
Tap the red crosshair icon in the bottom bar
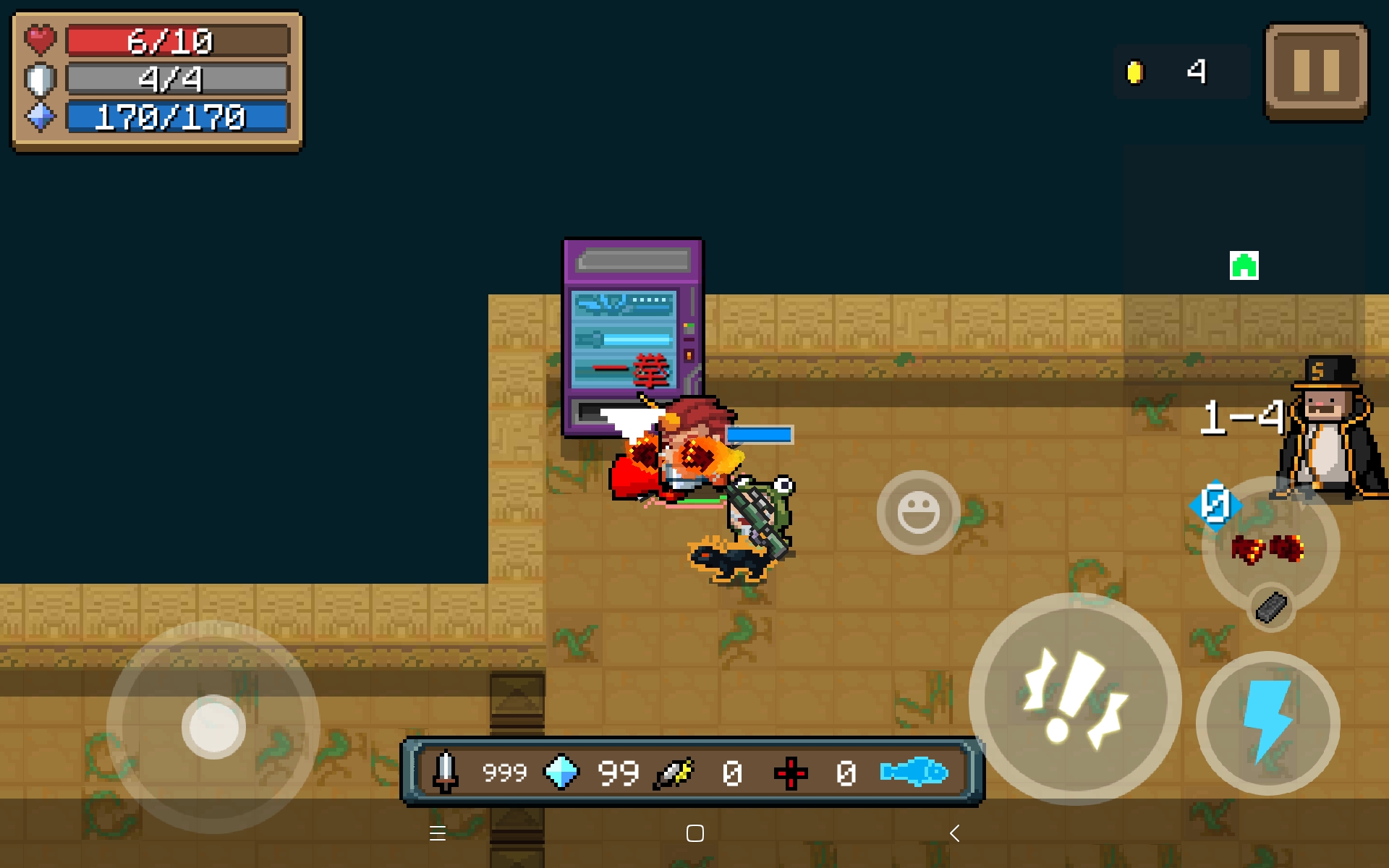coord(790,773)
